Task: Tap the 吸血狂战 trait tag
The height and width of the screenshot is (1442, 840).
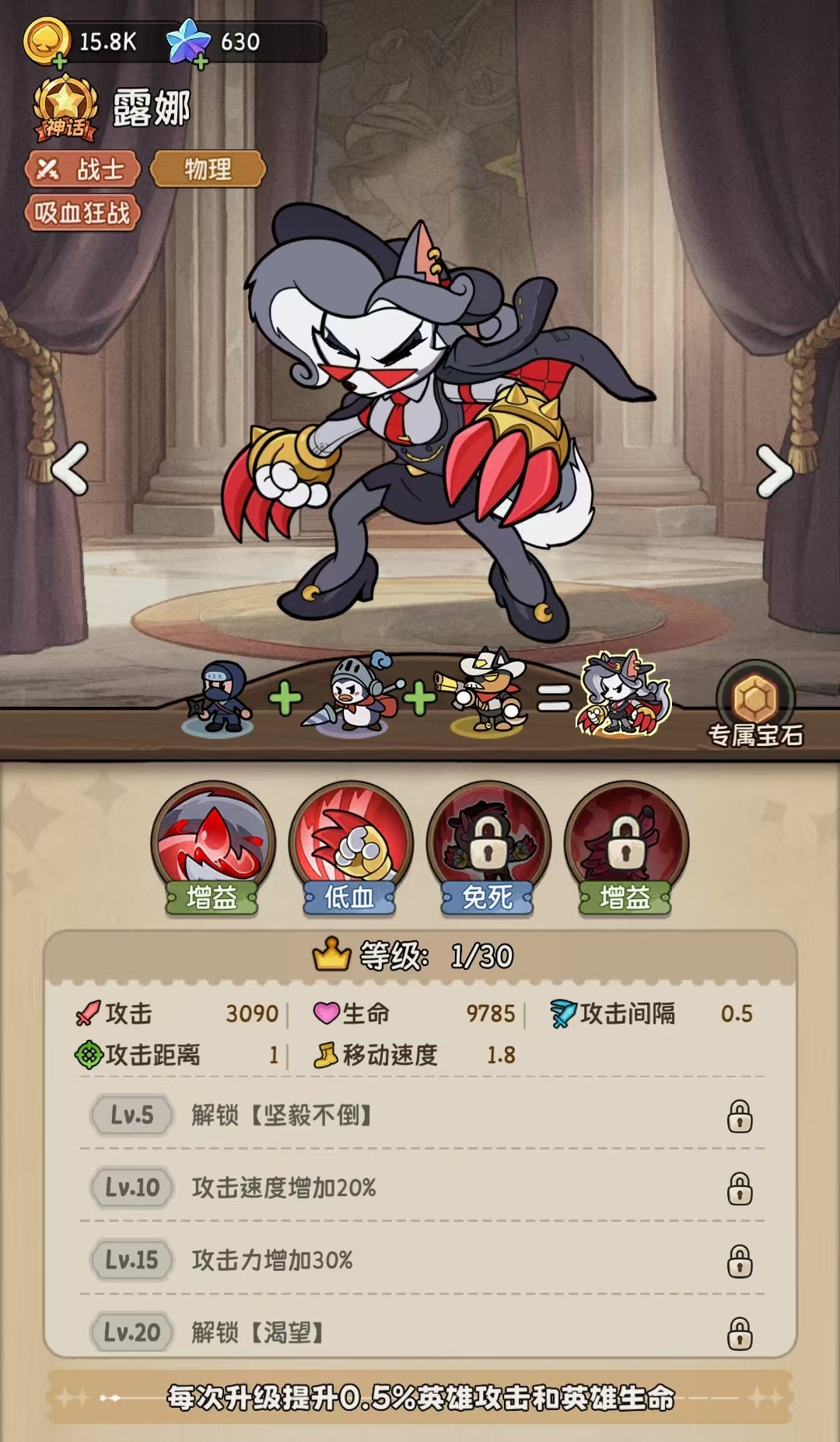Action: click(82, 212)
